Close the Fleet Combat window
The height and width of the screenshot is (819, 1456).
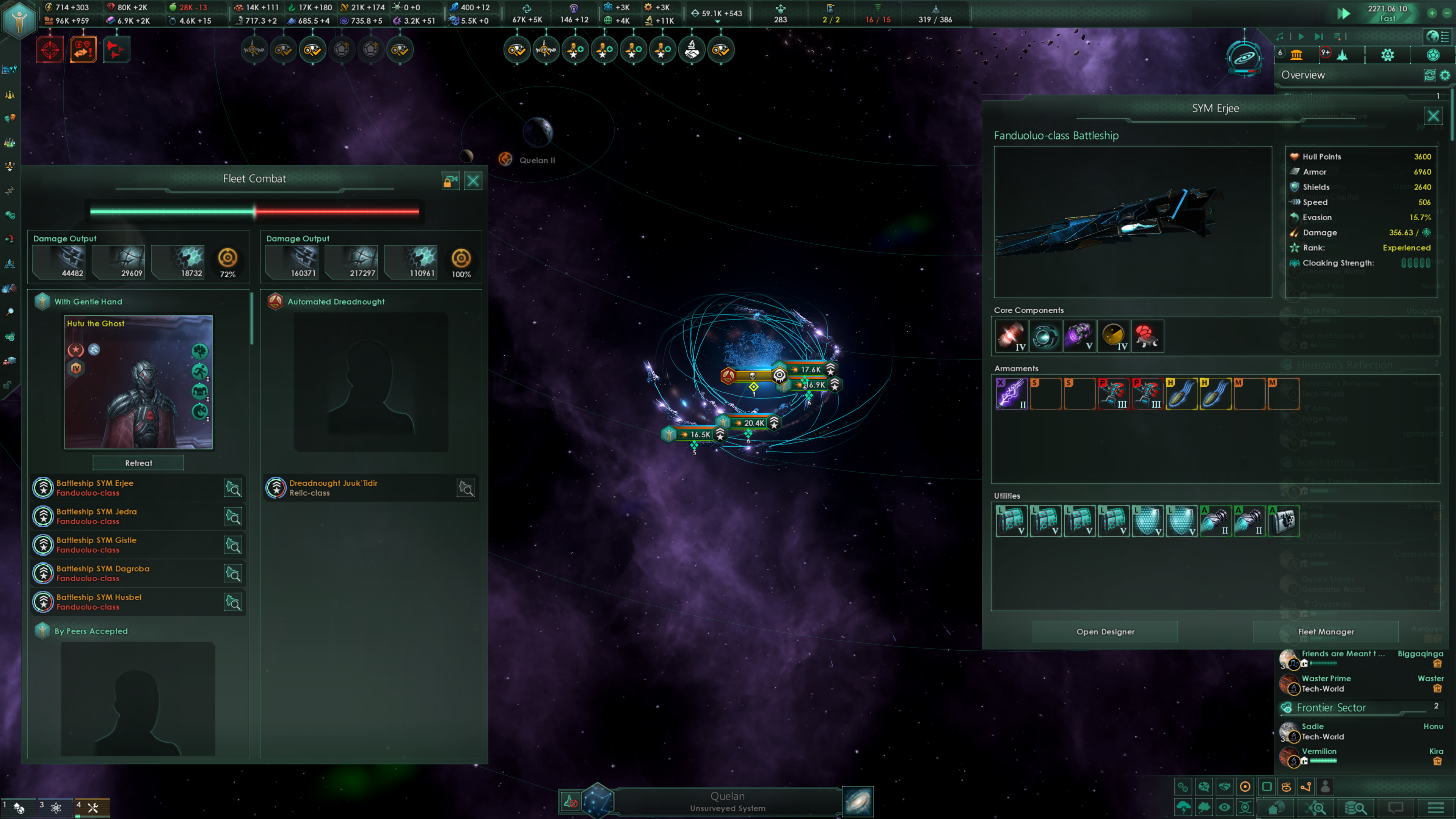(x=473, y=181)
